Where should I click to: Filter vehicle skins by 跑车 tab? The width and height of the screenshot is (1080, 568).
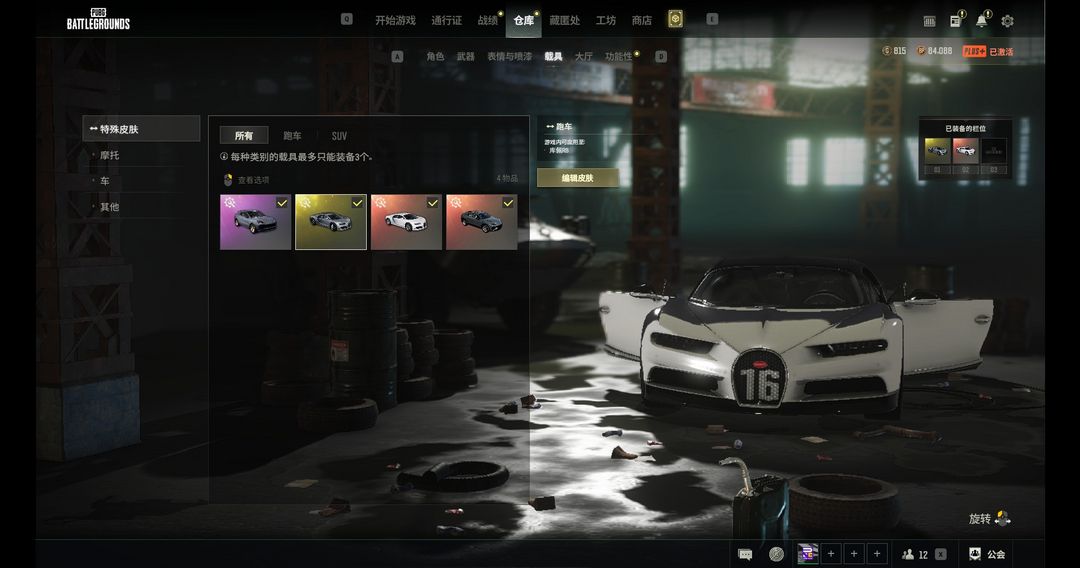(292, 136)
